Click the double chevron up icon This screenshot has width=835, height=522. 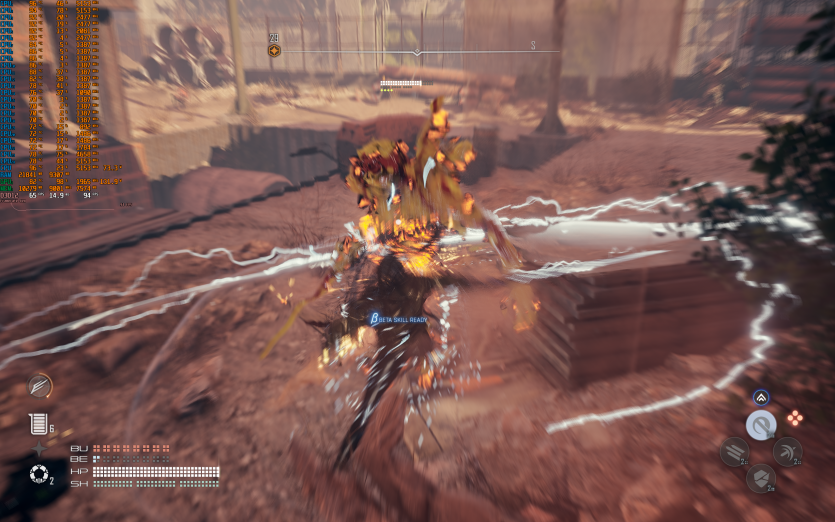point(761,397)
